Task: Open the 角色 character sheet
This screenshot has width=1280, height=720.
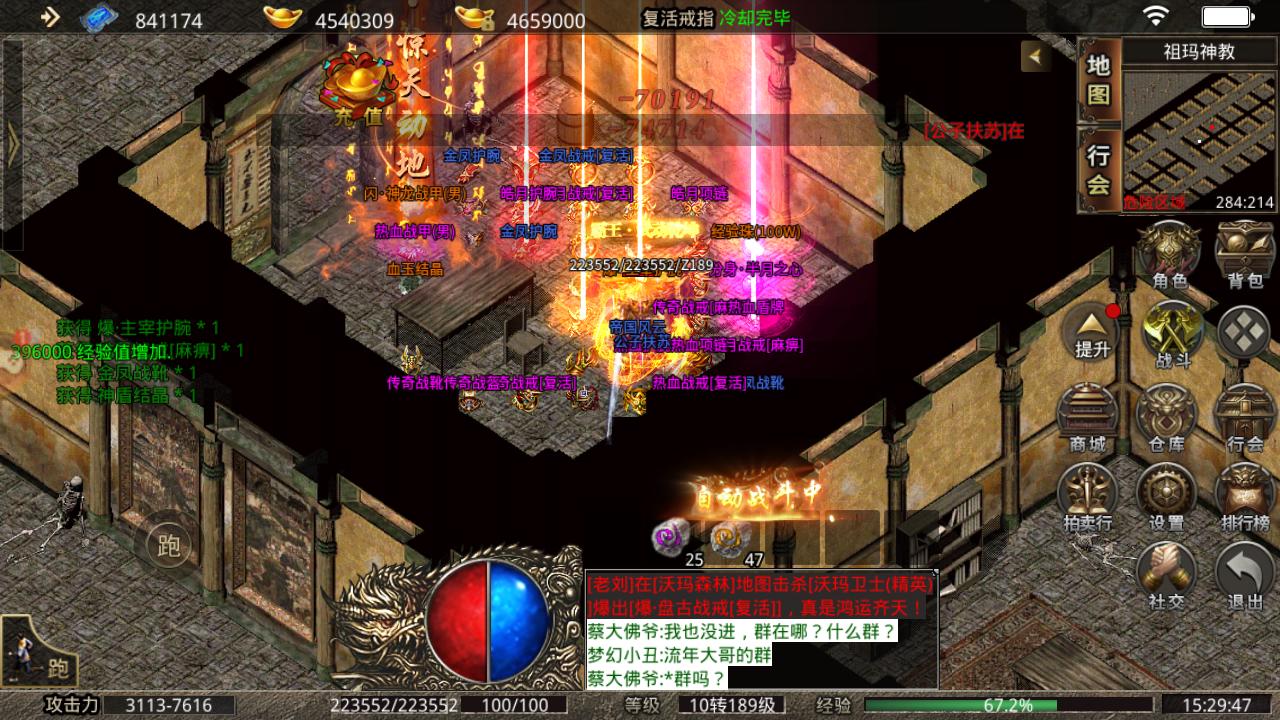Action: (1169, 254)
